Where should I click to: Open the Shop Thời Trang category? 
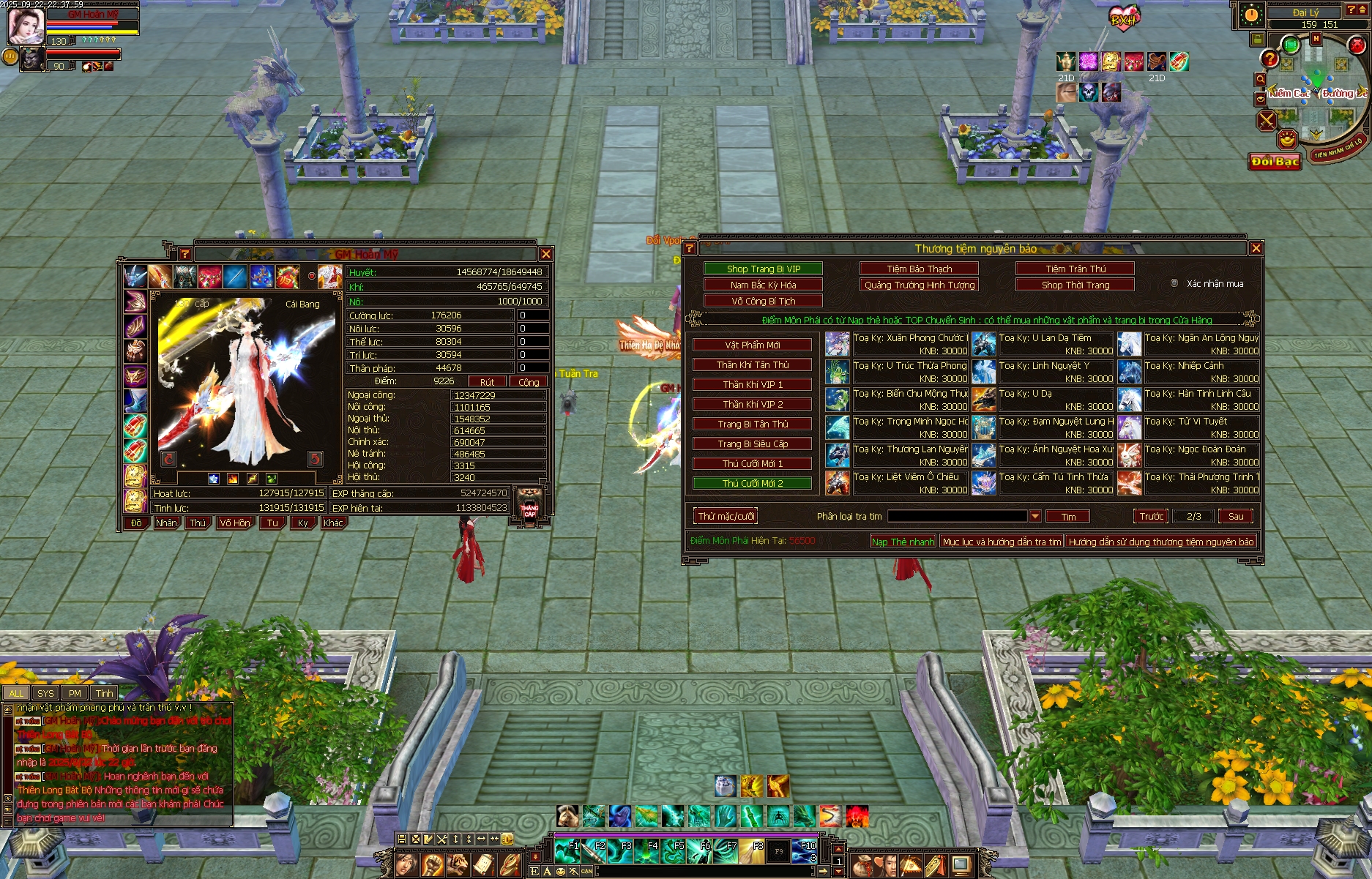pyautogui.click(x=1075, y=285)
